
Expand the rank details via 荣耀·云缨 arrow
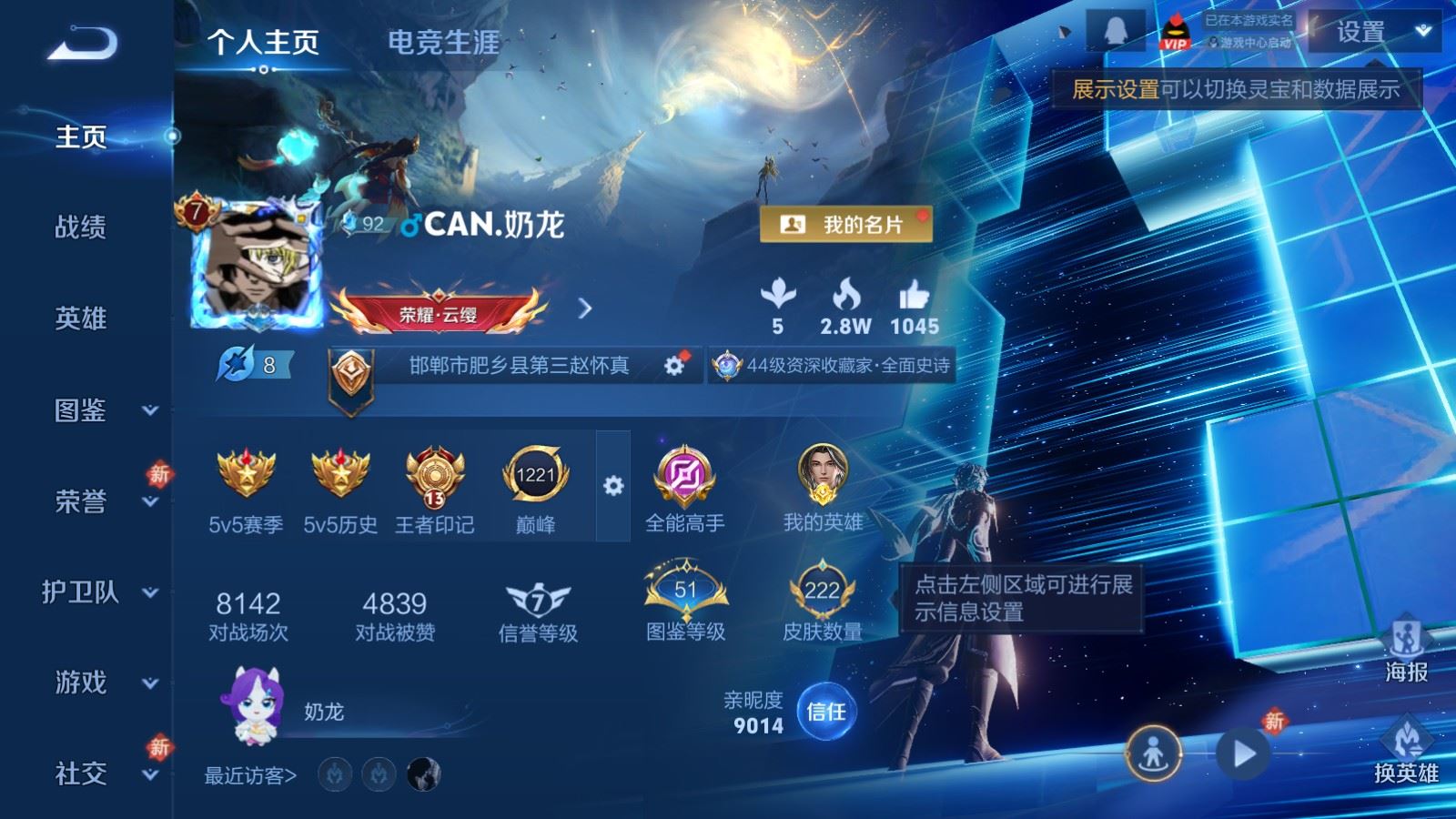click(x=586, y=308)
